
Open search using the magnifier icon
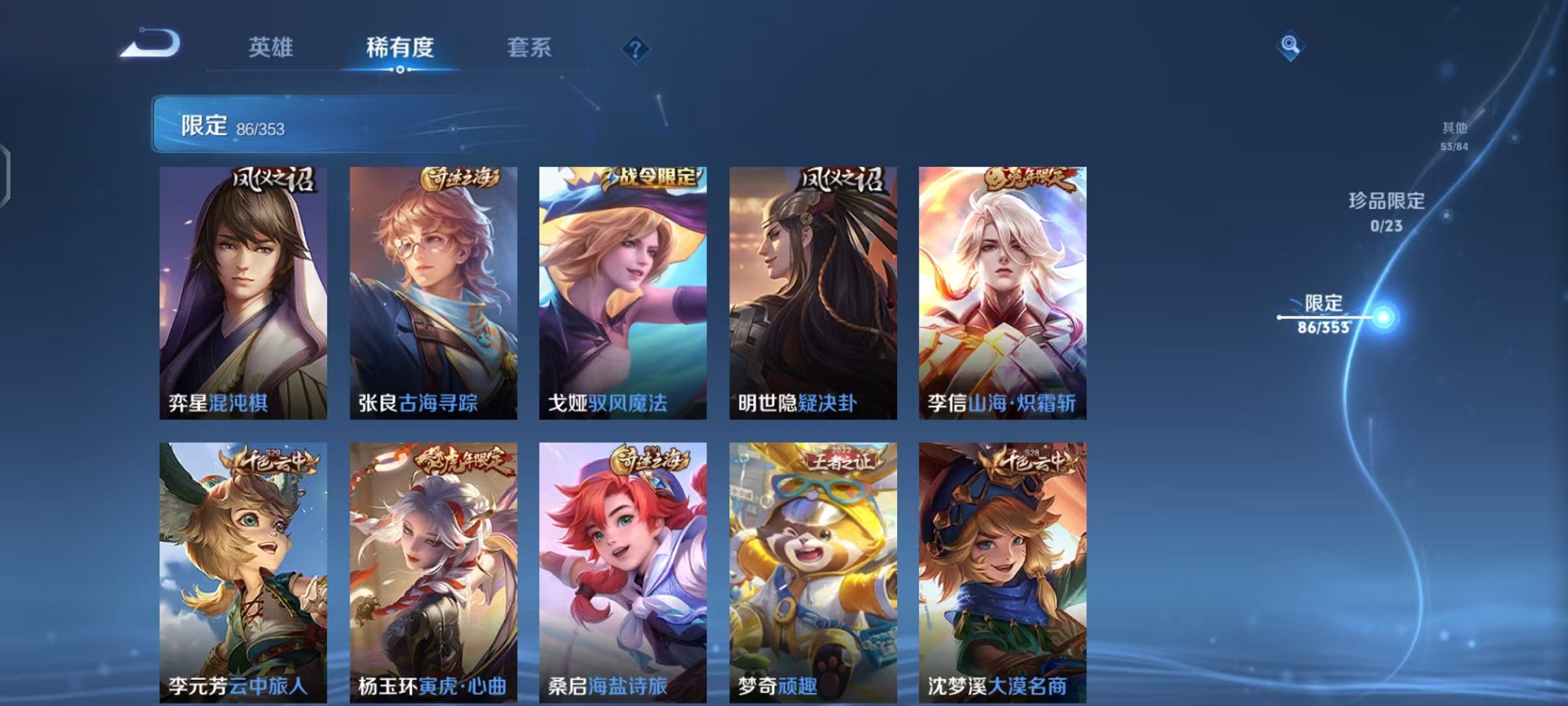(x=1293, y=45)
